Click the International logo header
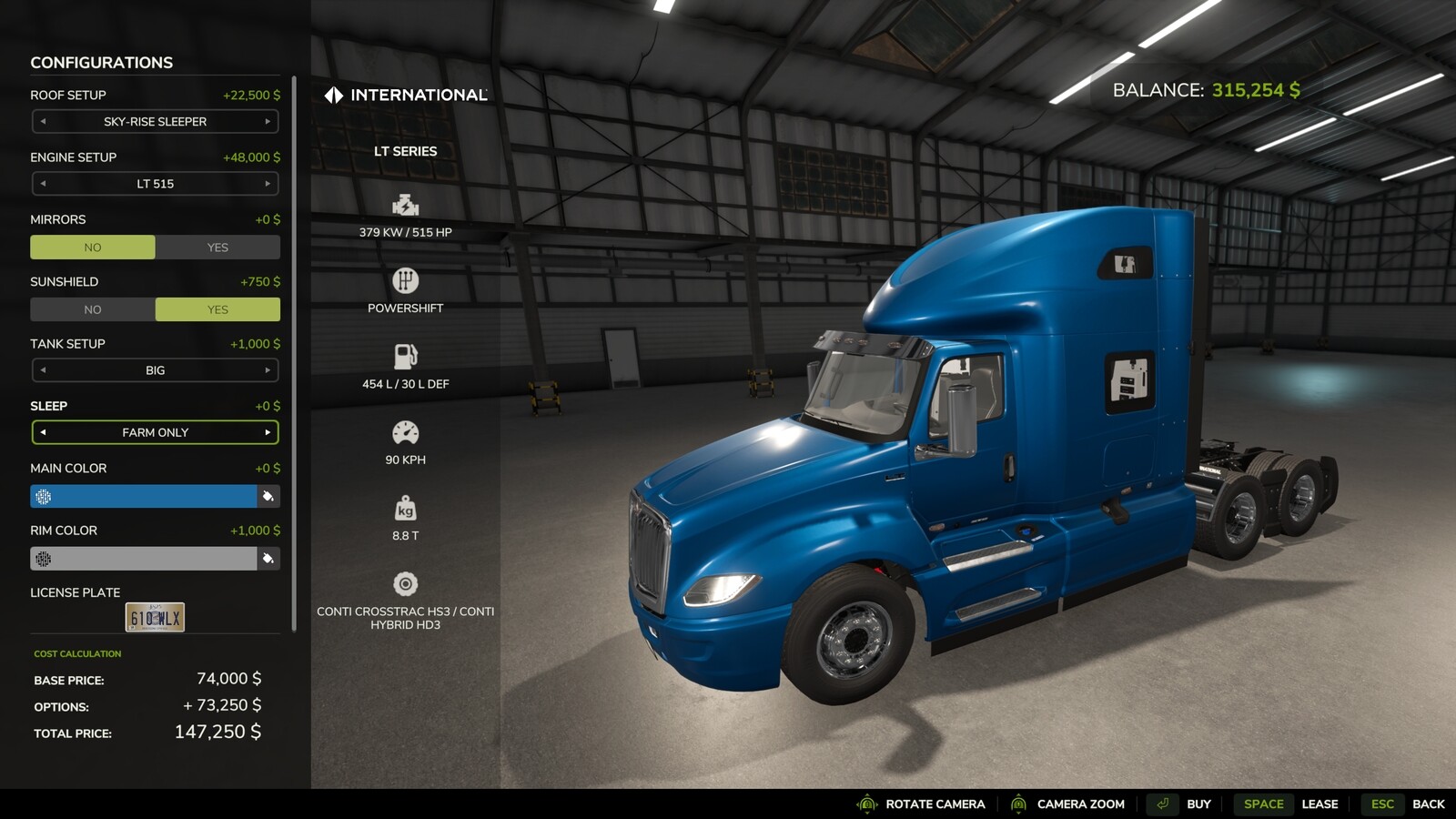The height and width of the screenshot is (819, 1456). (407, 93)
